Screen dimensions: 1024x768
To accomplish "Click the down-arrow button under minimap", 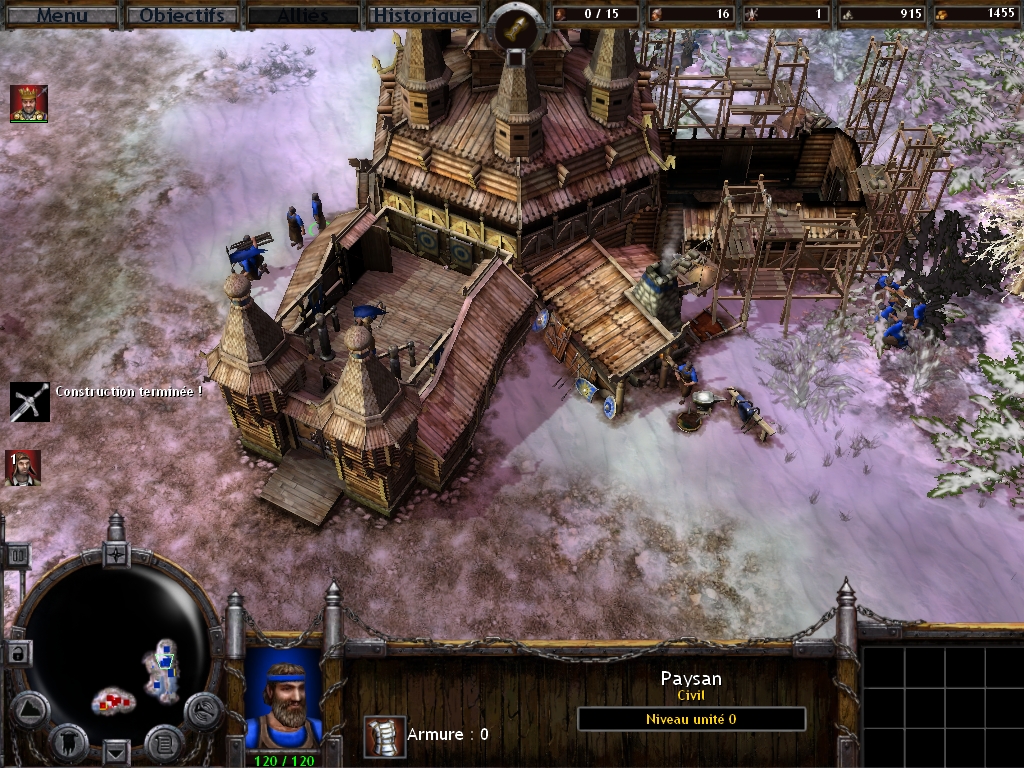I will pos(117,750).
